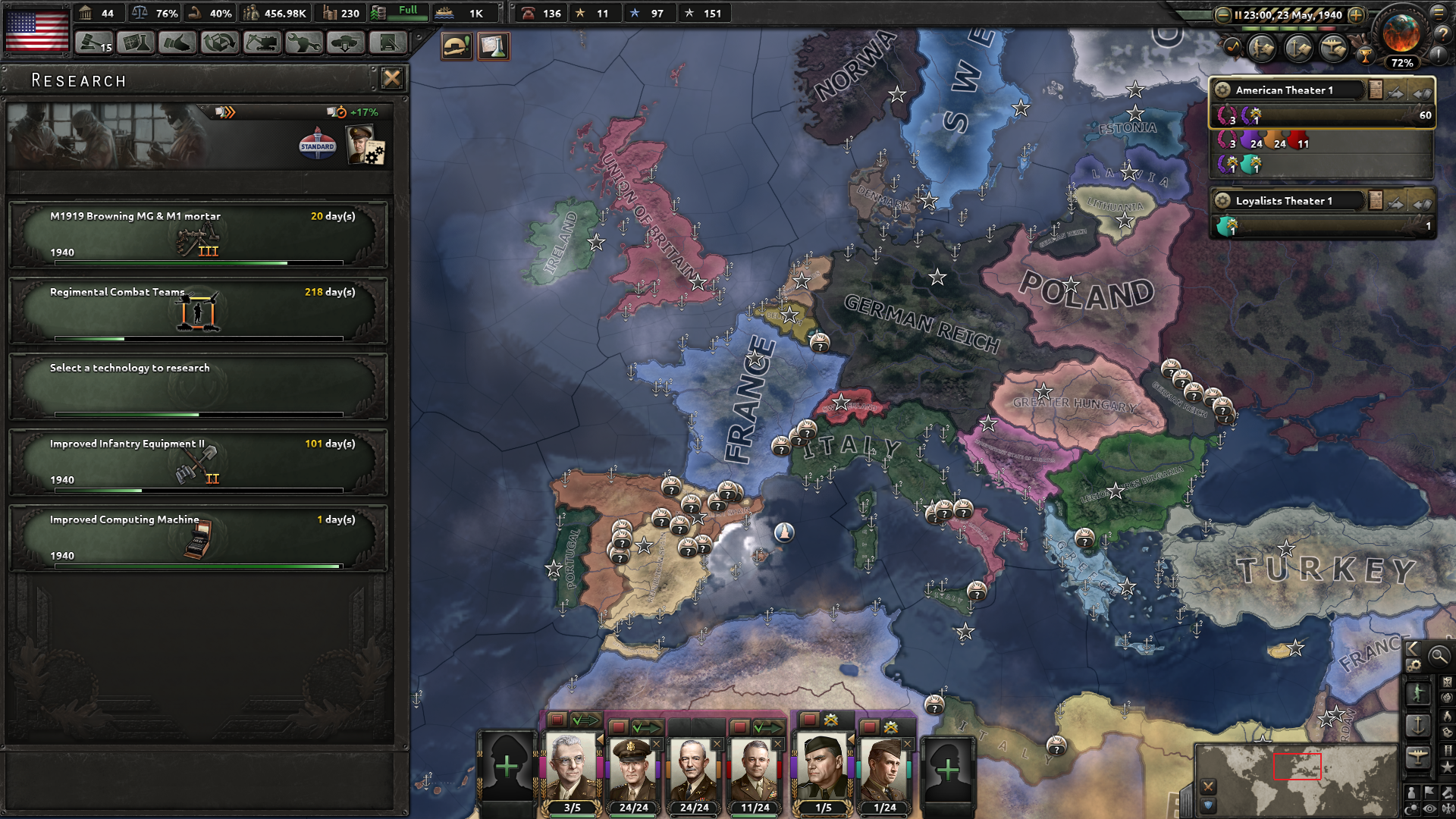Open the main game menu (hamburger icon)

click(1439, 13)
